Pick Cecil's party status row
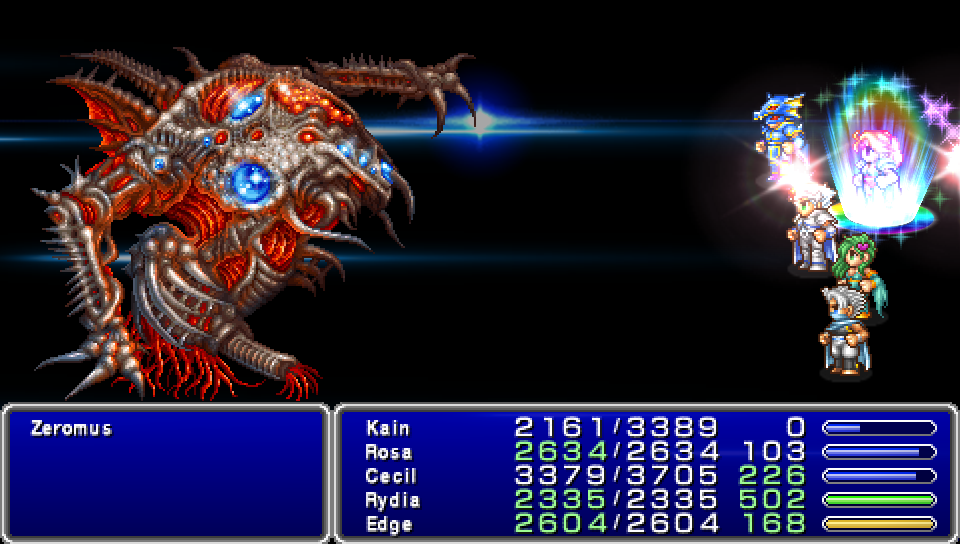 click(x=390, y=476)
